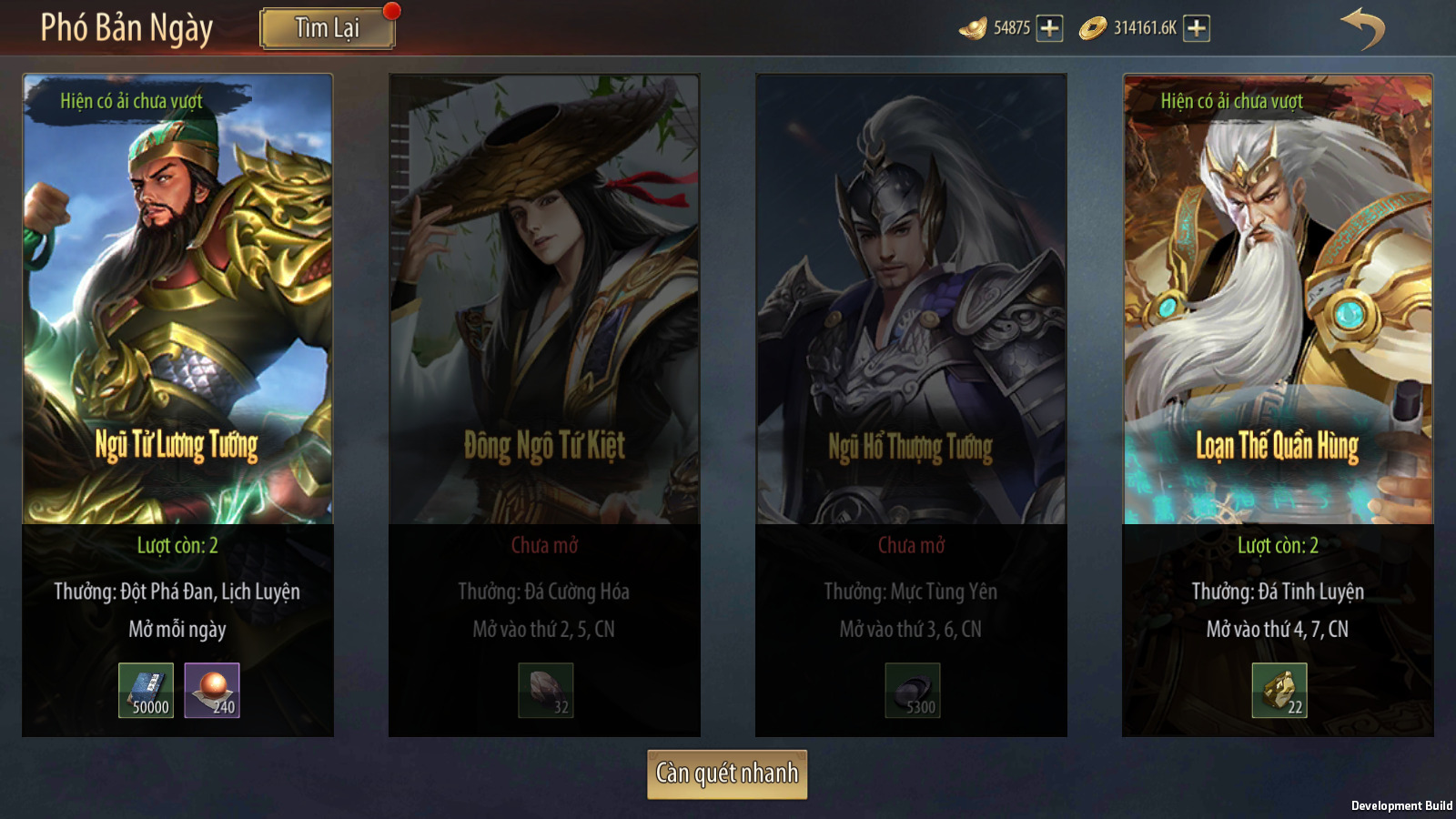Go back using the return arrow
Screen dimensions: 1456x819
(x=1362, y=28)
